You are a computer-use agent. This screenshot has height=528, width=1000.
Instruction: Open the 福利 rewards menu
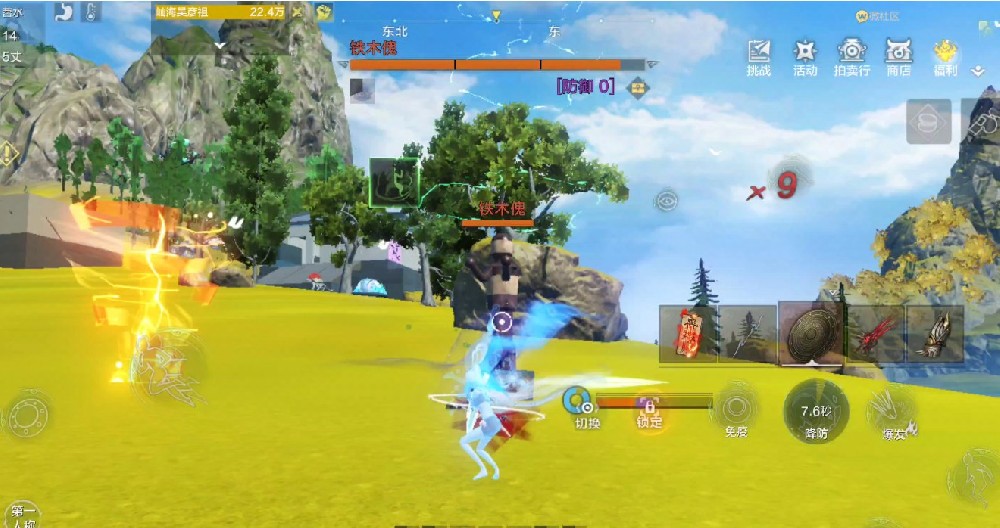point(945,57)
